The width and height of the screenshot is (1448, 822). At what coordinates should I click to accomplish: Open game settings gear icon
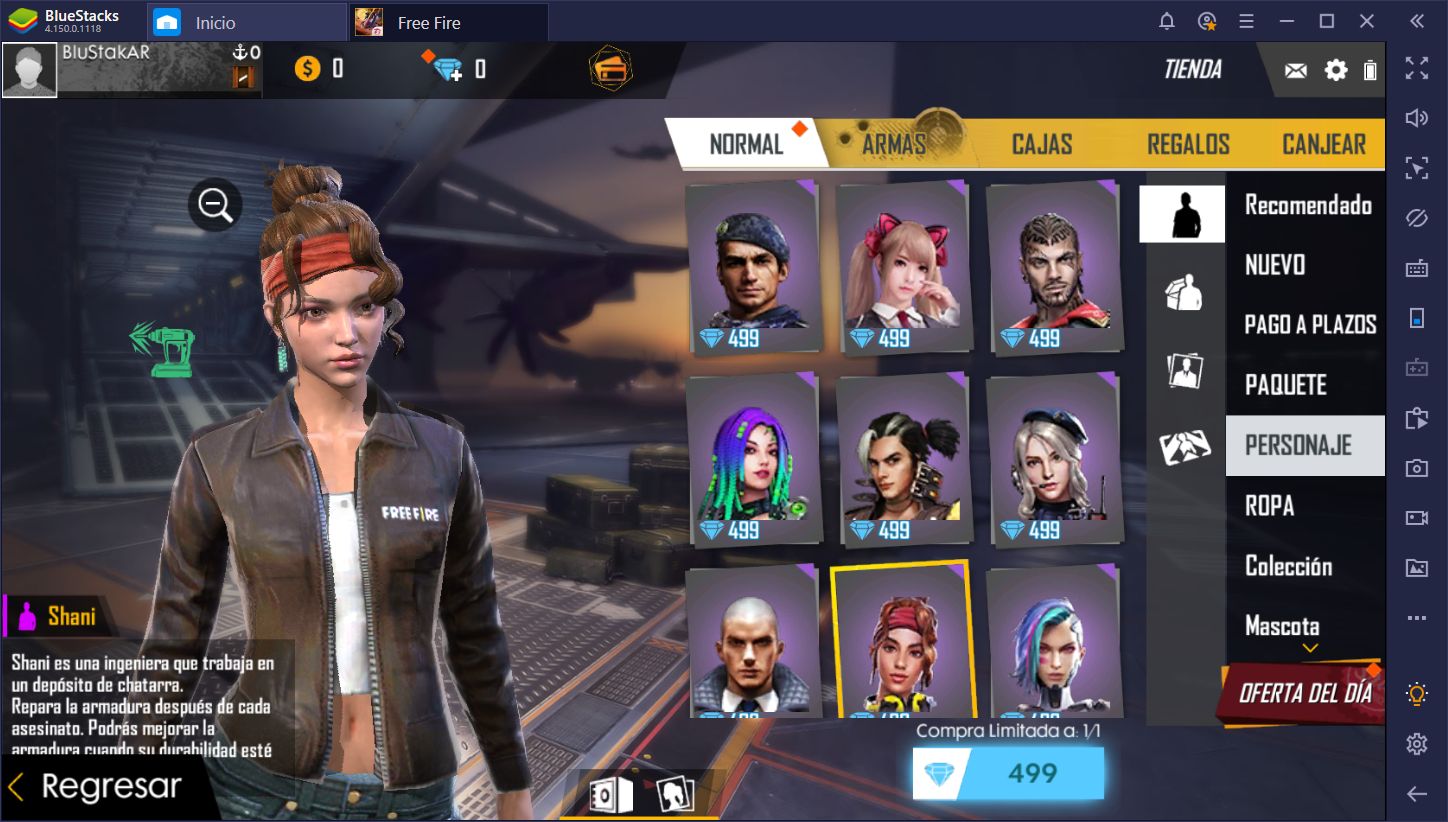pyautogui.click(x=1336, y=70)
